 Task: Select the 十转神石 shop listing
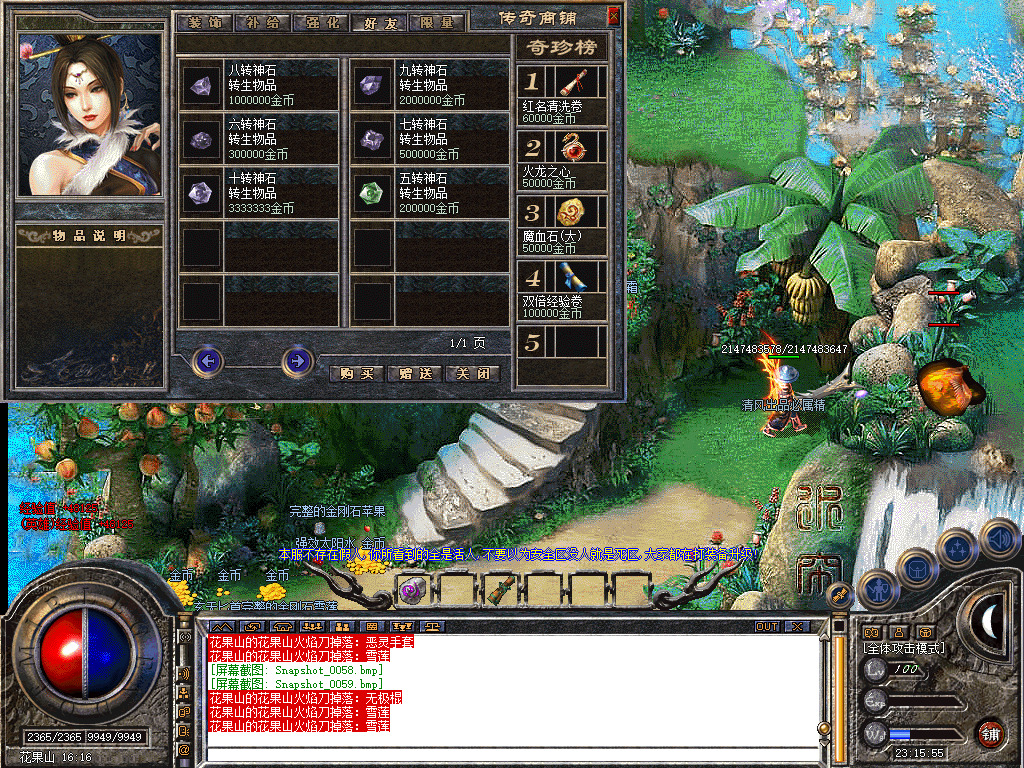click(259, 193)
